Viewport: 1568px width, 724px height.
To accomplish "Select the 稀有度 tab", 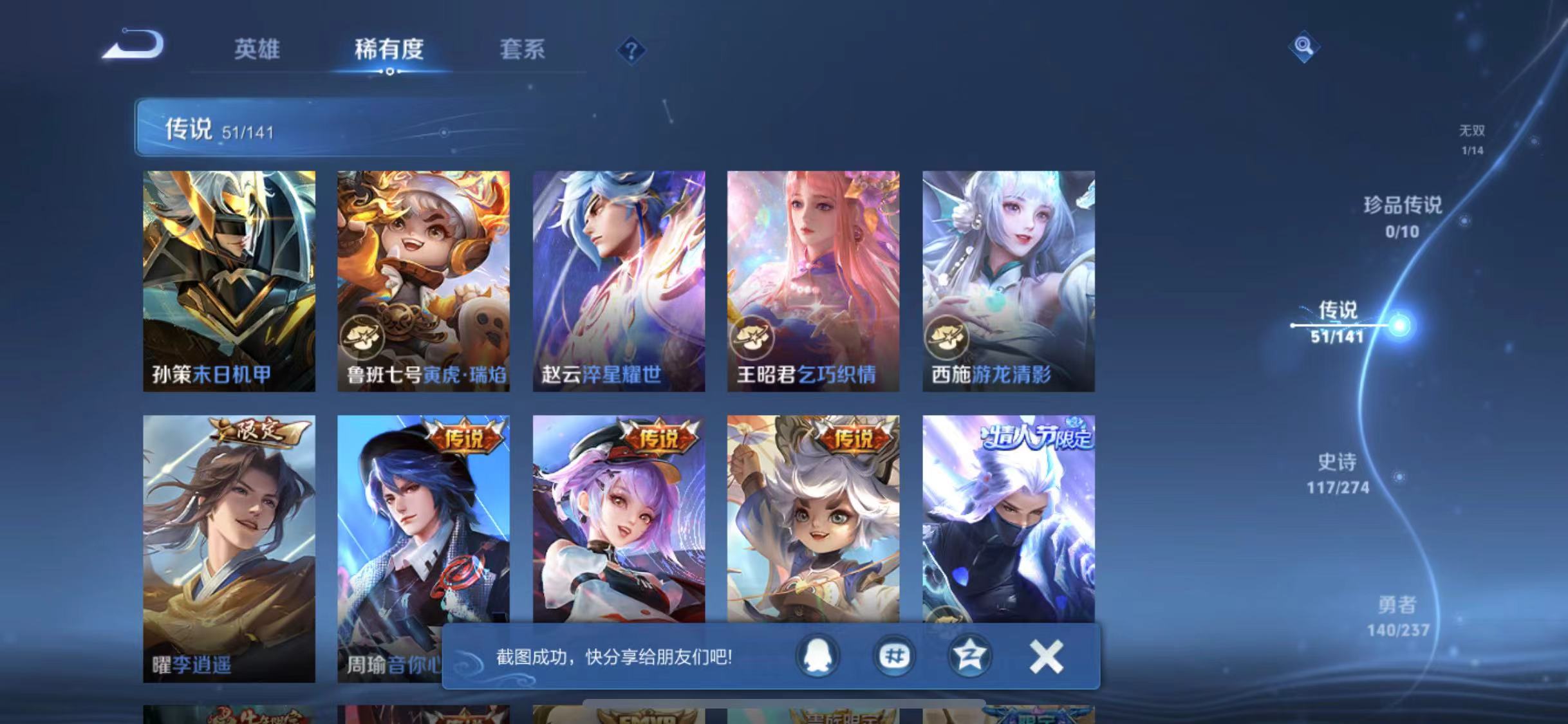I will click(389, 50).
